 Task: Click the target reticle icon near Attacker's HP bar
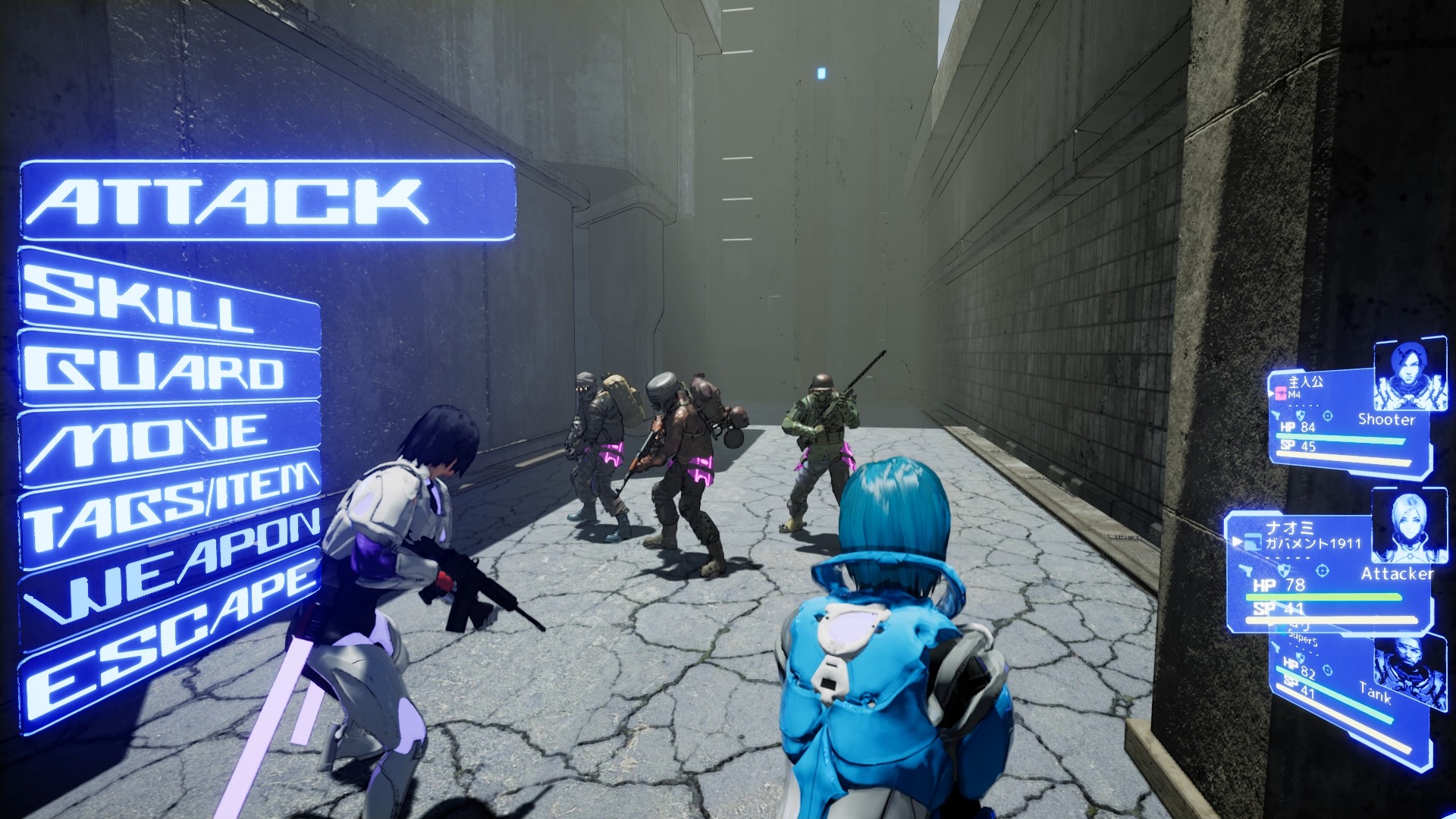click(1322, 570)
